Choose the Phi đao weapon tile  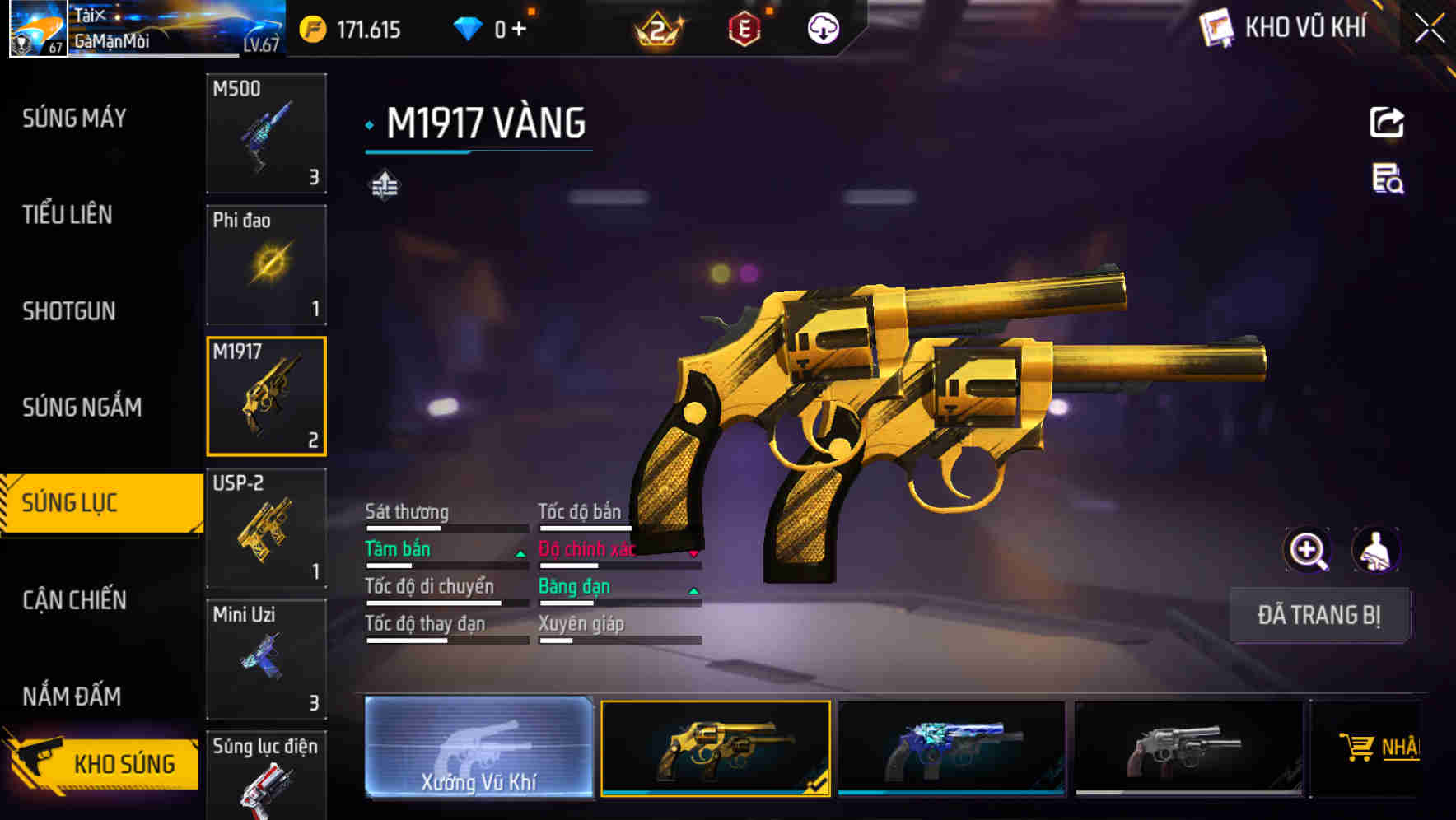[266, 265]
